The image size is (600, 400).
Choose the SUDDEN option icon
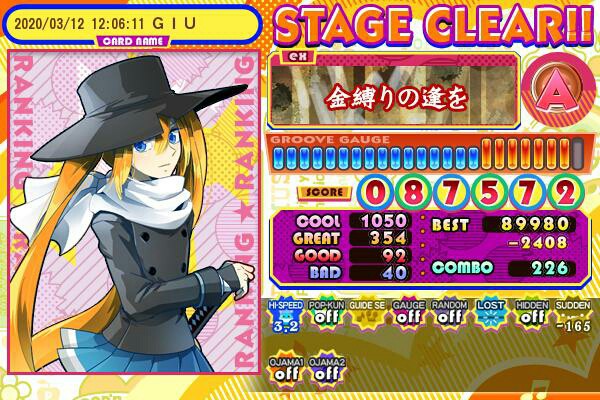(x=571, y=319)
